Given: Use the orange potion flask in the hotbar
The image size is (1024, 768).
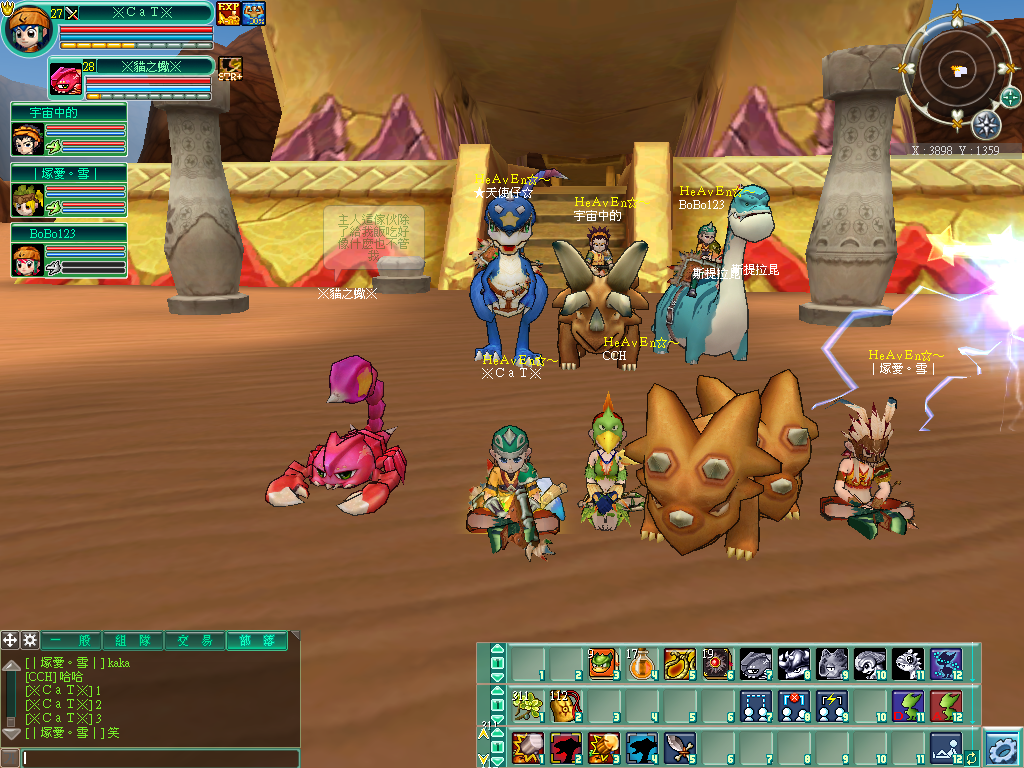Looking at the screenshot, I should (640, 663).
